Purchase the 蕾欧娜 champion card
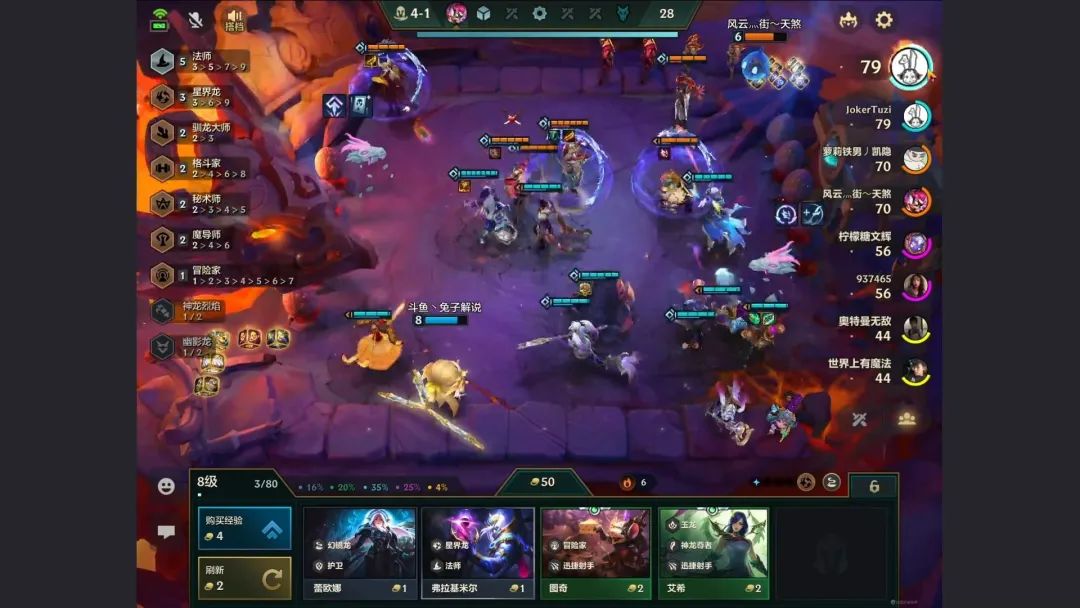Screen dimensions: 1080x608 (x=360, y=552)
